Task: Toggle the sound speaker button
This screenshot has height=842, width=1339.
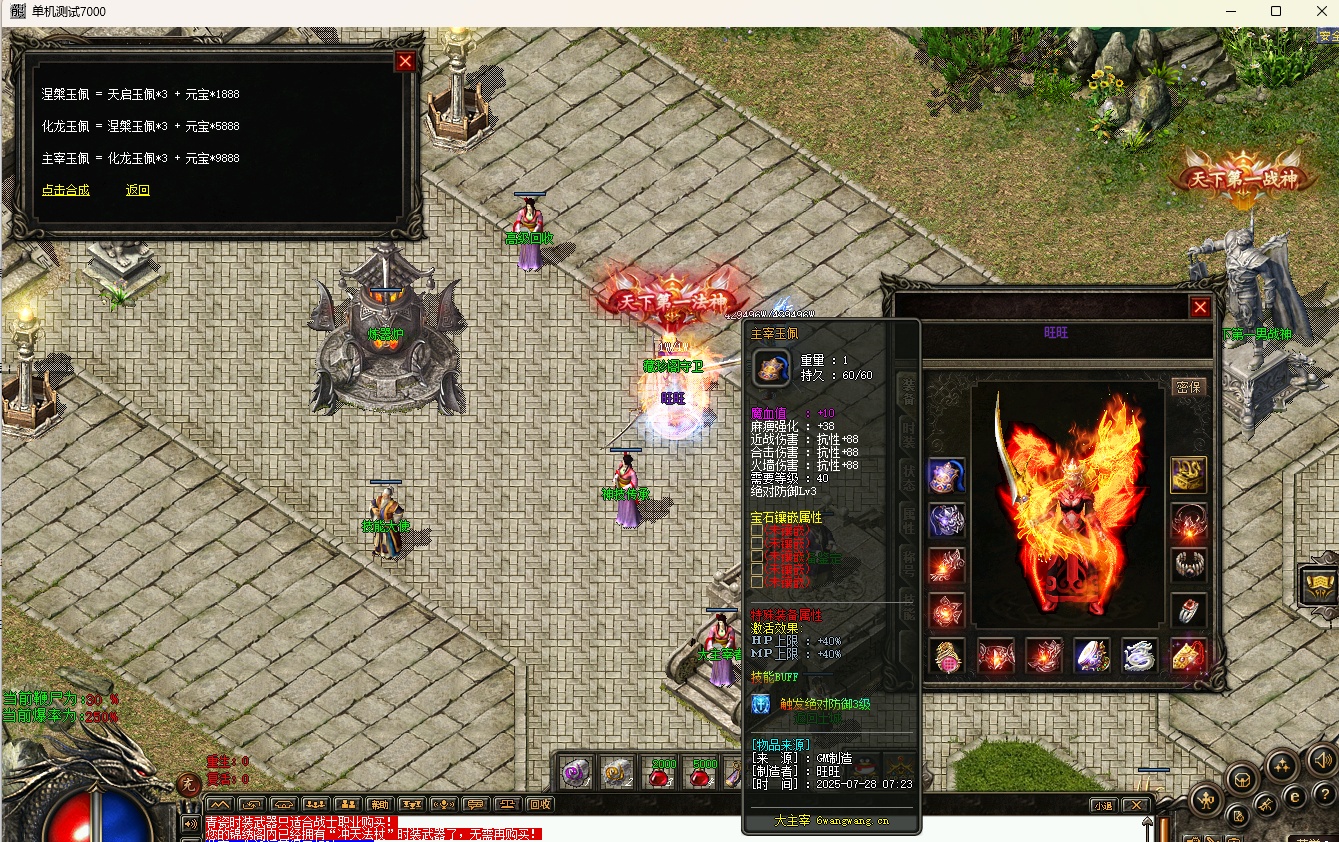Action: pos(1321,760)
